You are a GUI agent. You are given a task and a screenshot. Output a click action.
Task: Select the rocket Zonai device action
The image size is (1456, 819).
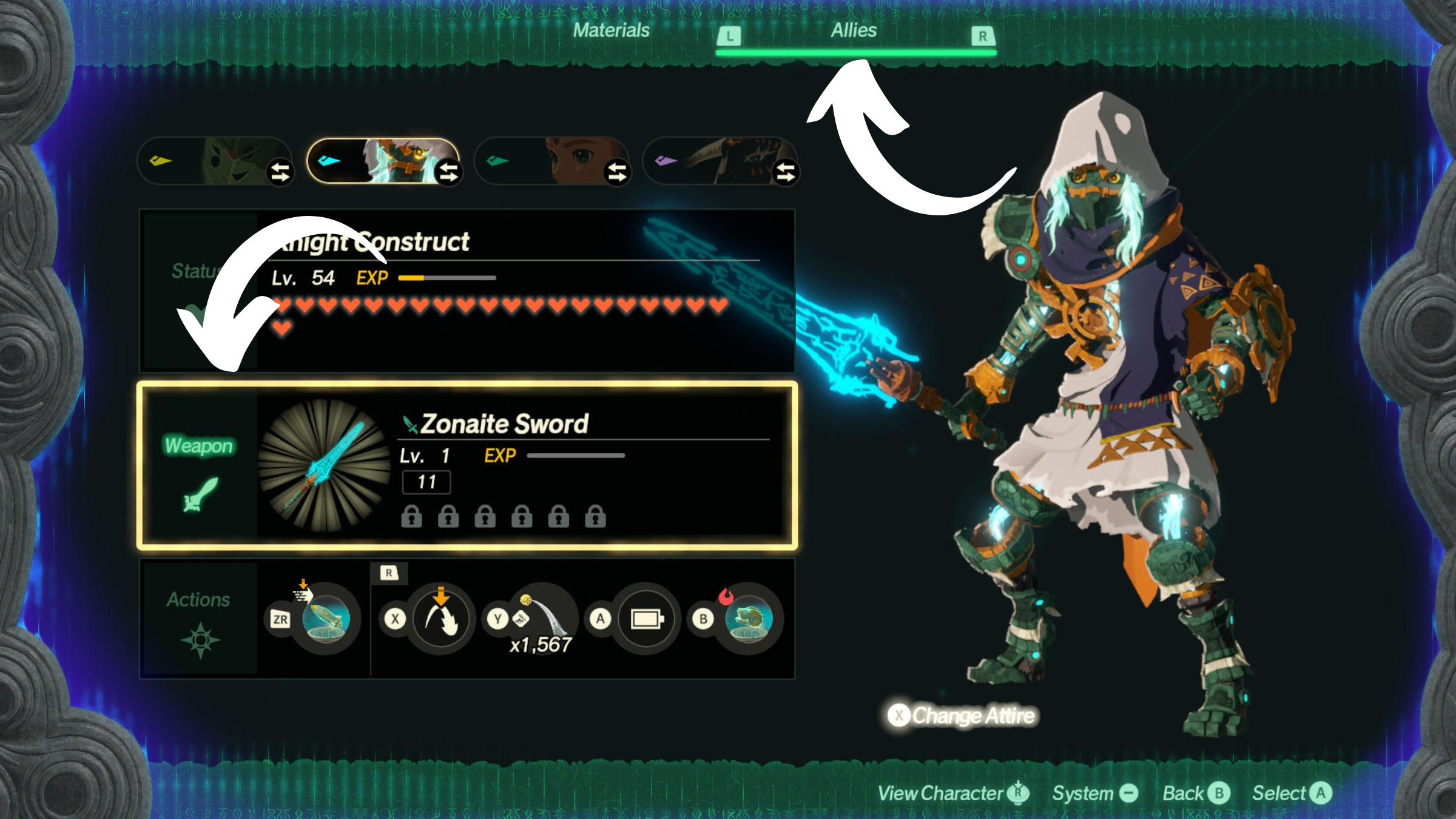pyautogui.click(x=326, y=619)
